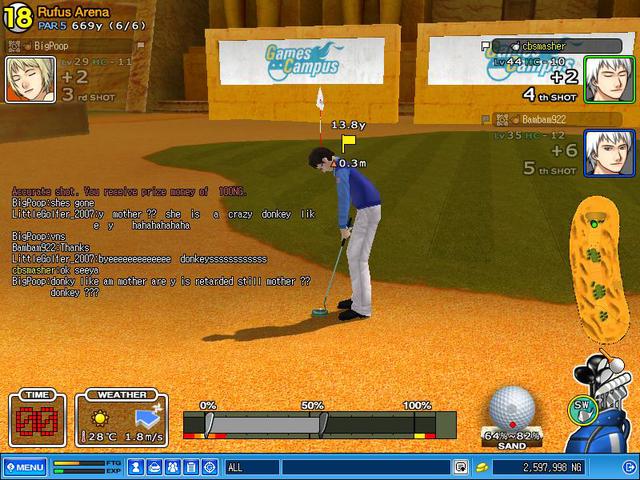Select the SW club badge
640x480 pixels.
580,406
